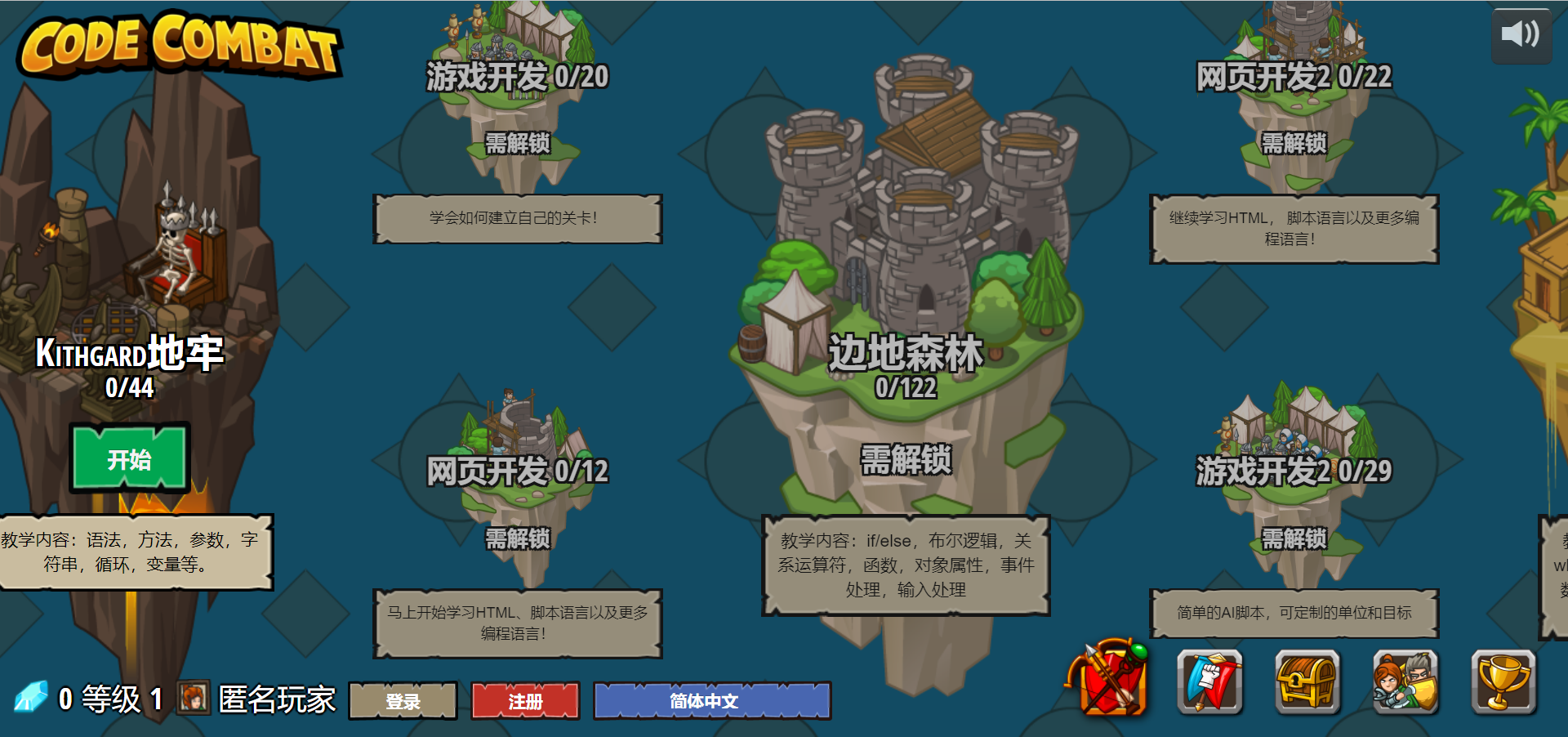1568x737 pixels.
Task: Open the treasure chest items menu
Action: point(1307,682)
